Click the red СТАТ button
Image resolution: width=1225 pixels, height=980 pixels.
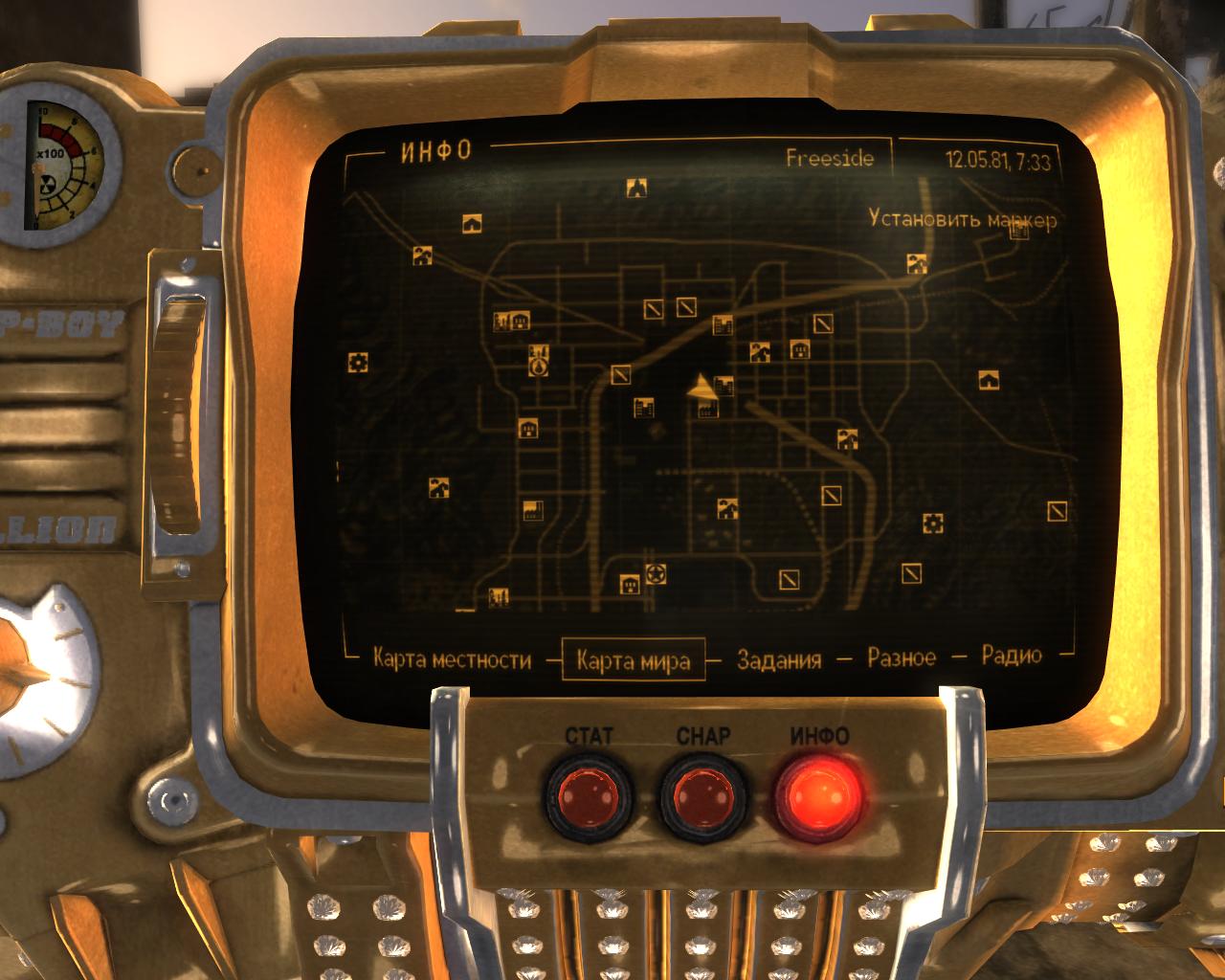[x=590, y=794]
